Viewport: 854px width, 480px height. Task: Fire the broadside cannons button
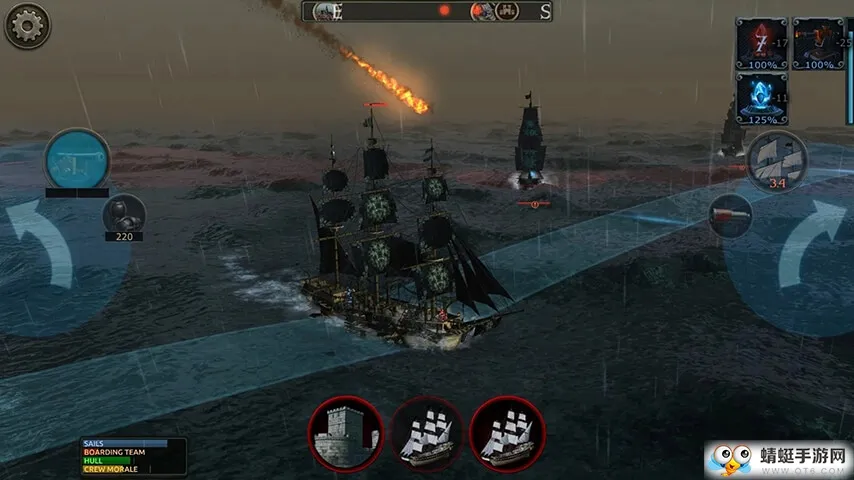click(77, 160)
